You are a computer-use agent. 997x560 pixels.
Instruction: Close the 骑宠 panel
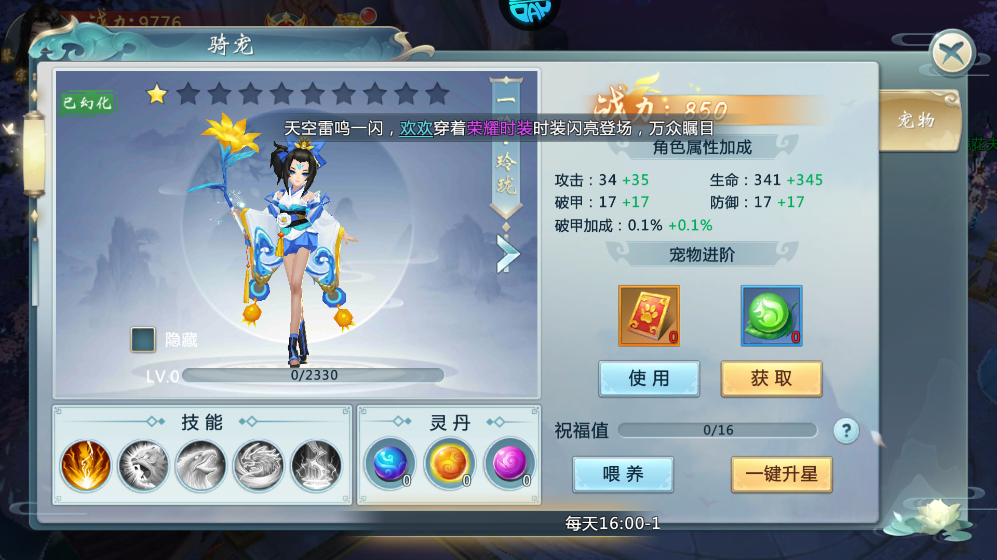(952, 53)
